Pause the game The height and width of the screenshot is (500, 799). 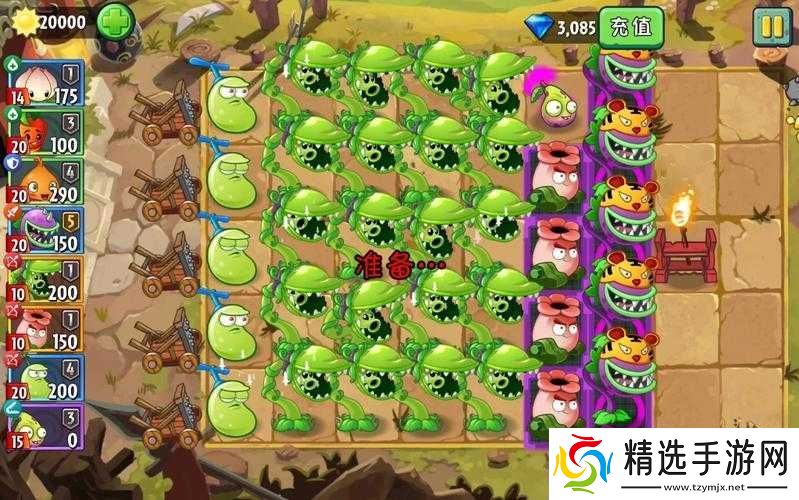(770, 27)
